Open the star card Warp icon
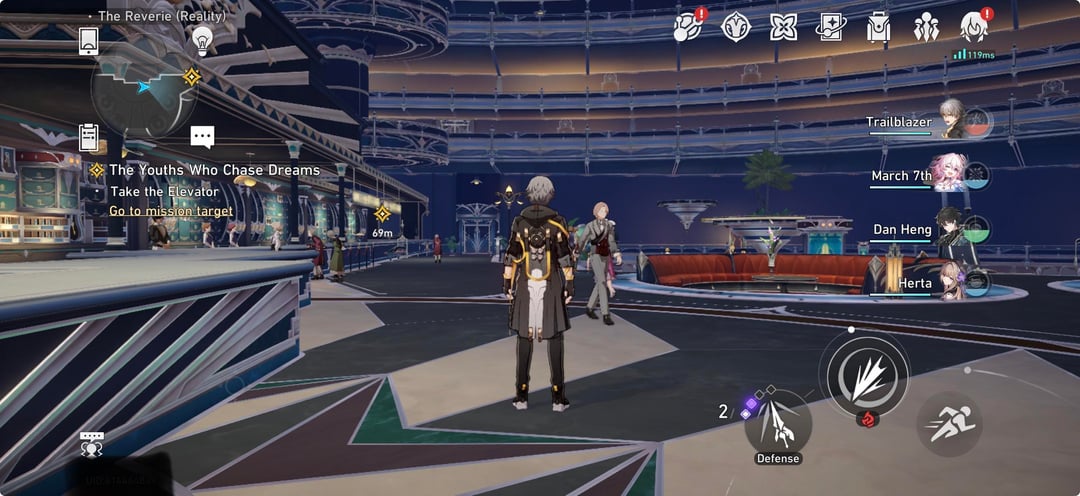Image resolution: width=1080 pixels, height=496 pixels. pyautogui.click(x=831, y=27)
